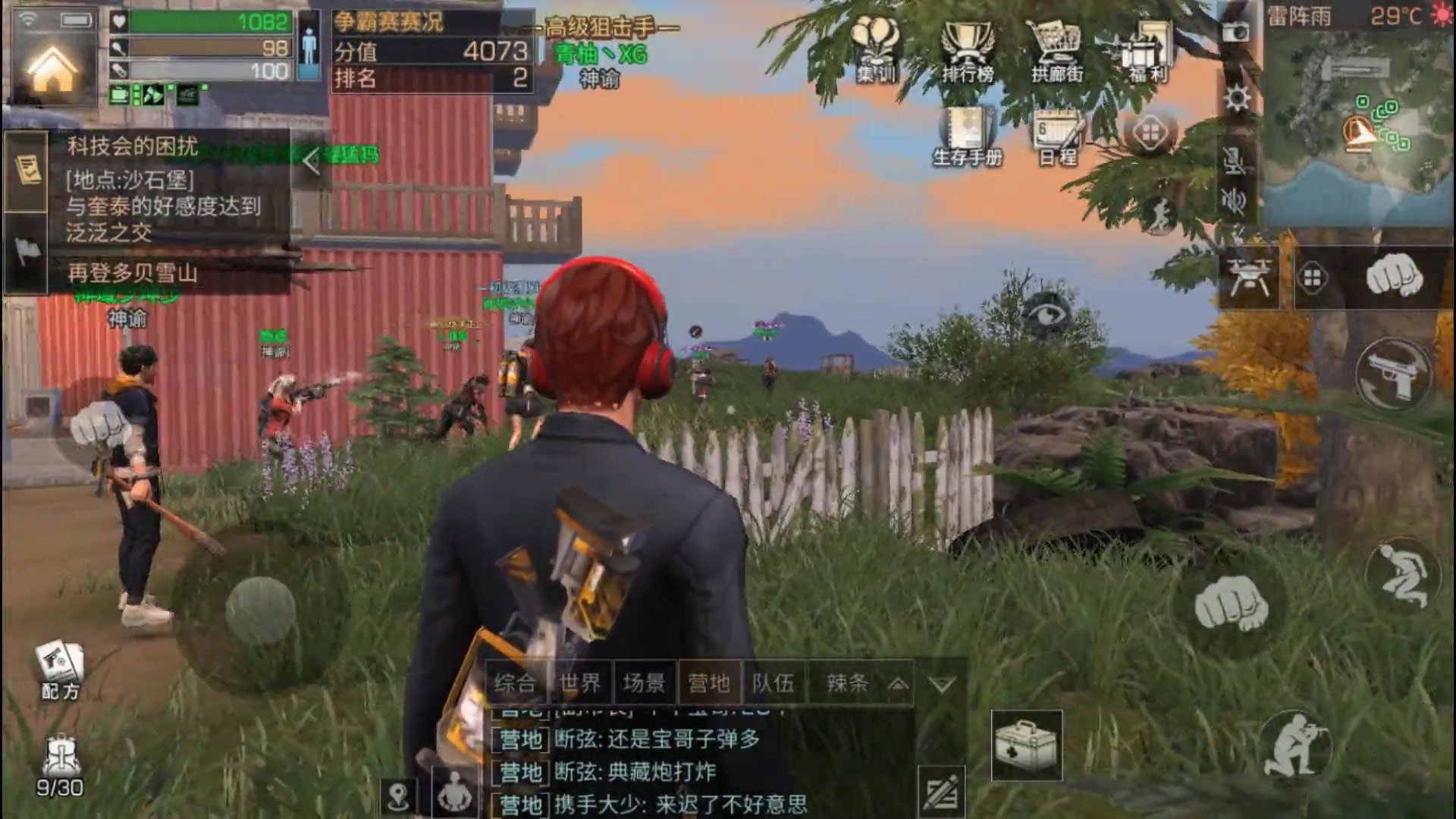Launch the drone view
This screenshot has width=1456, height=819.
click(x=1250, y=277)
